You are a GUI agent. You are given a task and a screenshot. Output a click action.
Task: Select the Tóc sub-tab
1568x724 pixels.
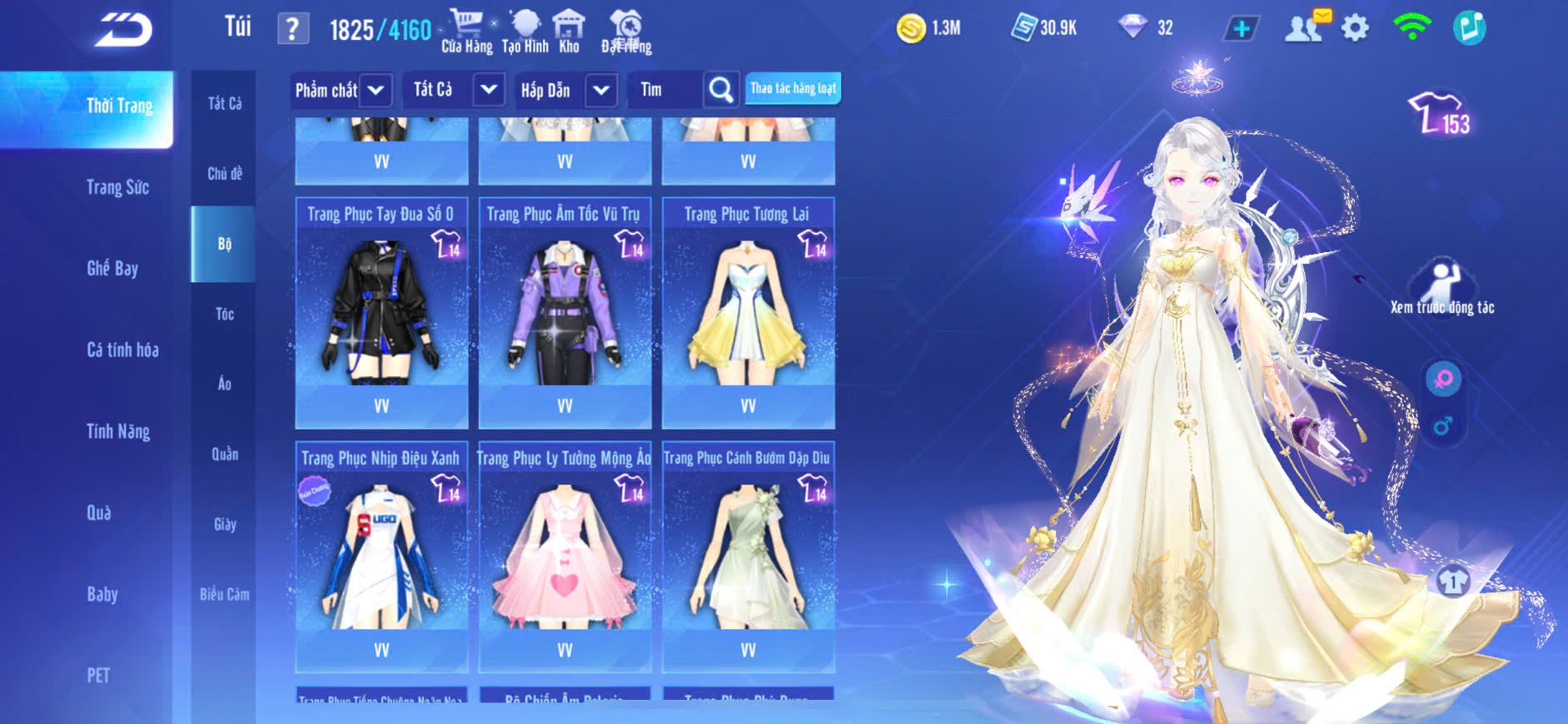click(x=224, y=314)
